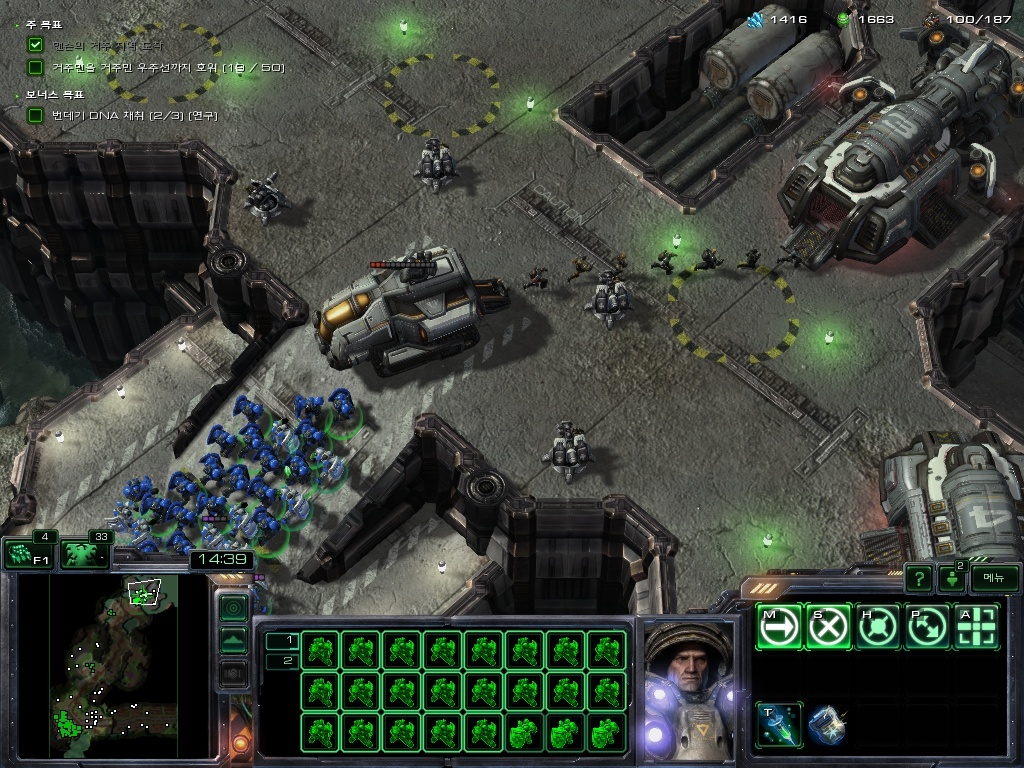Image resolution: width=1024 pixels, height=768 pixels.
Task: Switch to selection page 1 tab
Action: click(x=281, y=640)
